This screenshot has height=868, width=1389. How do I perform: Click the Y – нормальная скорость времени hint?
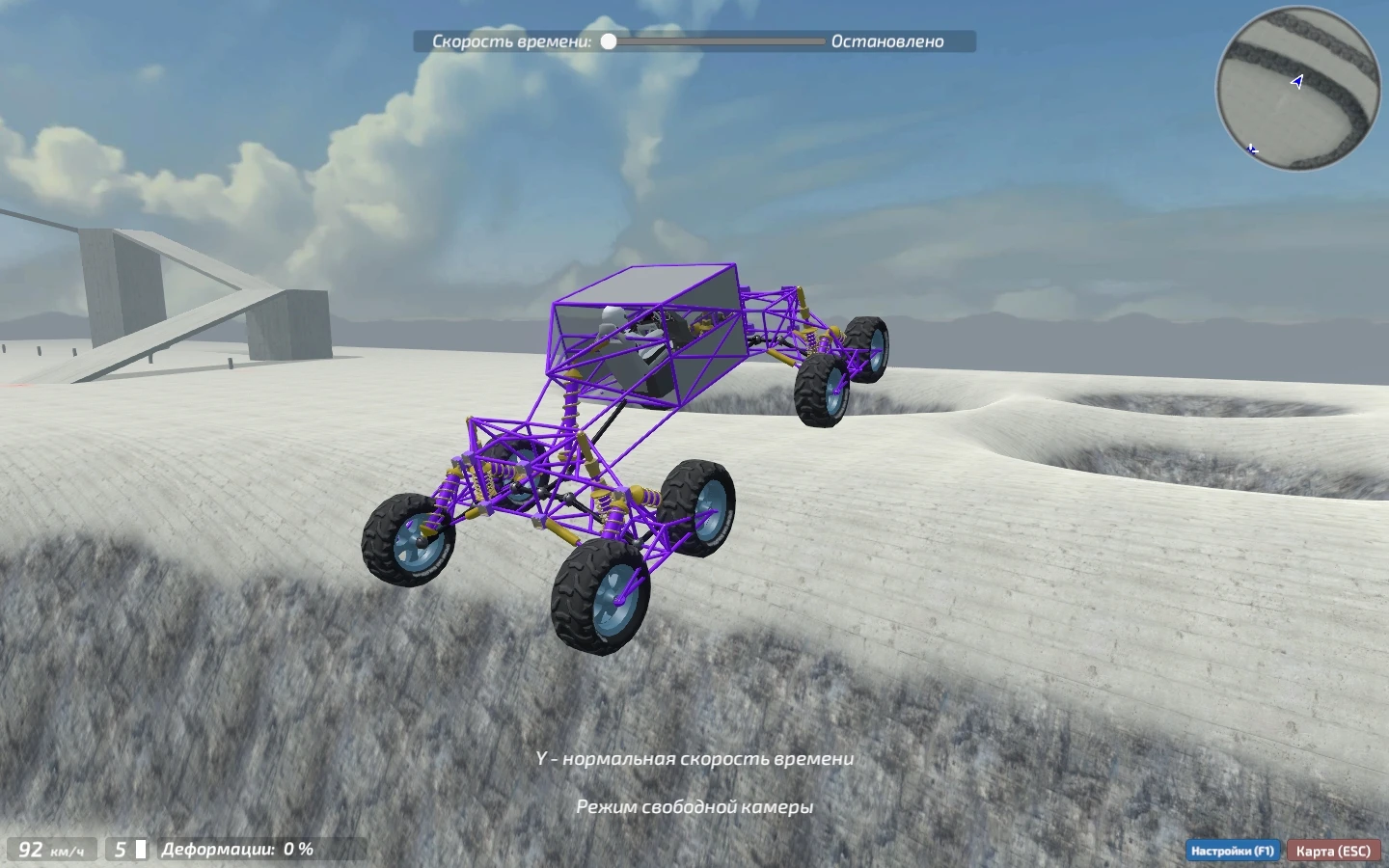coord(694,760)
